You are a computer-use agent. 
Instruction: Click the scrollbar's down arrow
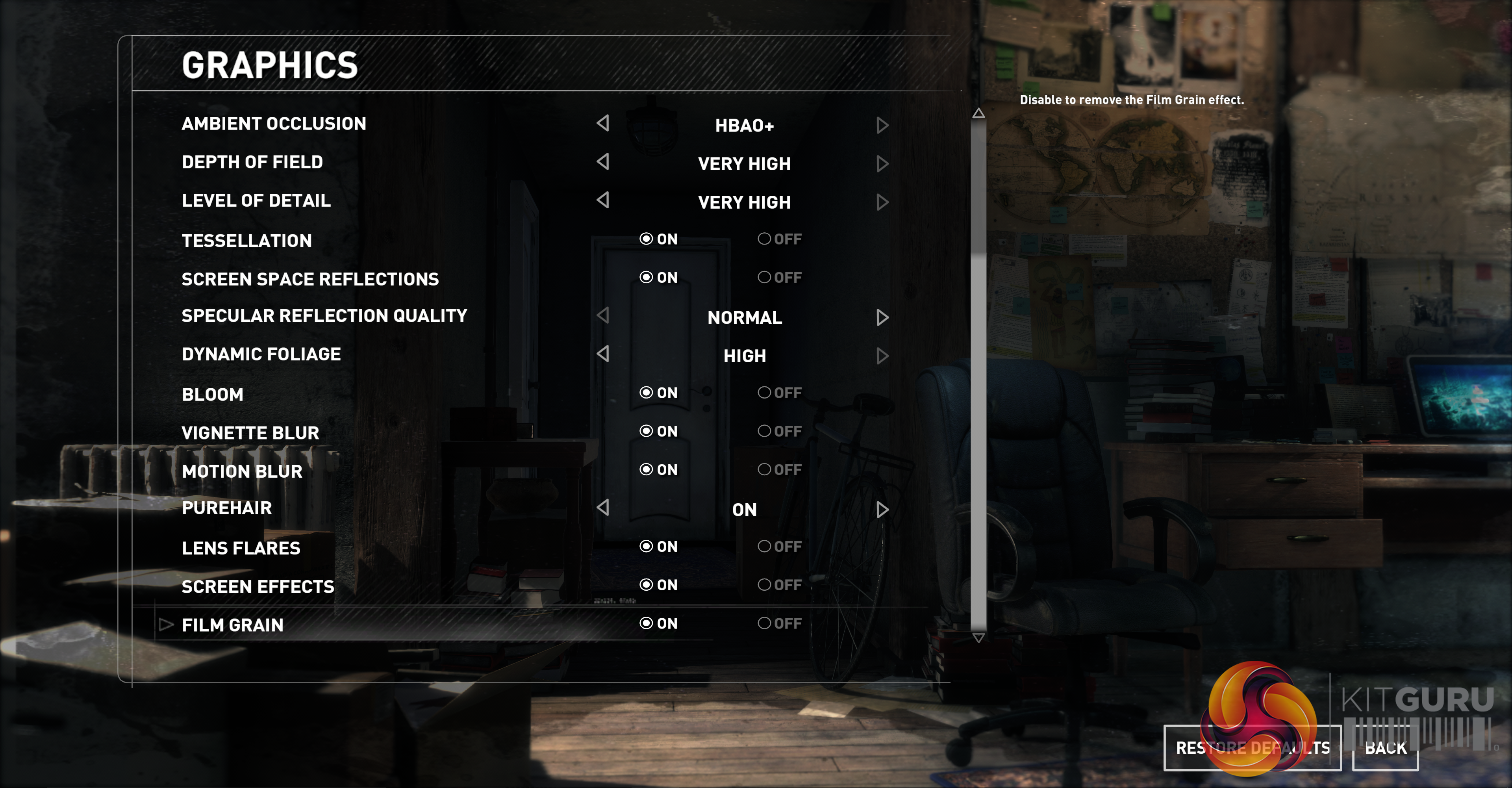(x=978, y=638)
